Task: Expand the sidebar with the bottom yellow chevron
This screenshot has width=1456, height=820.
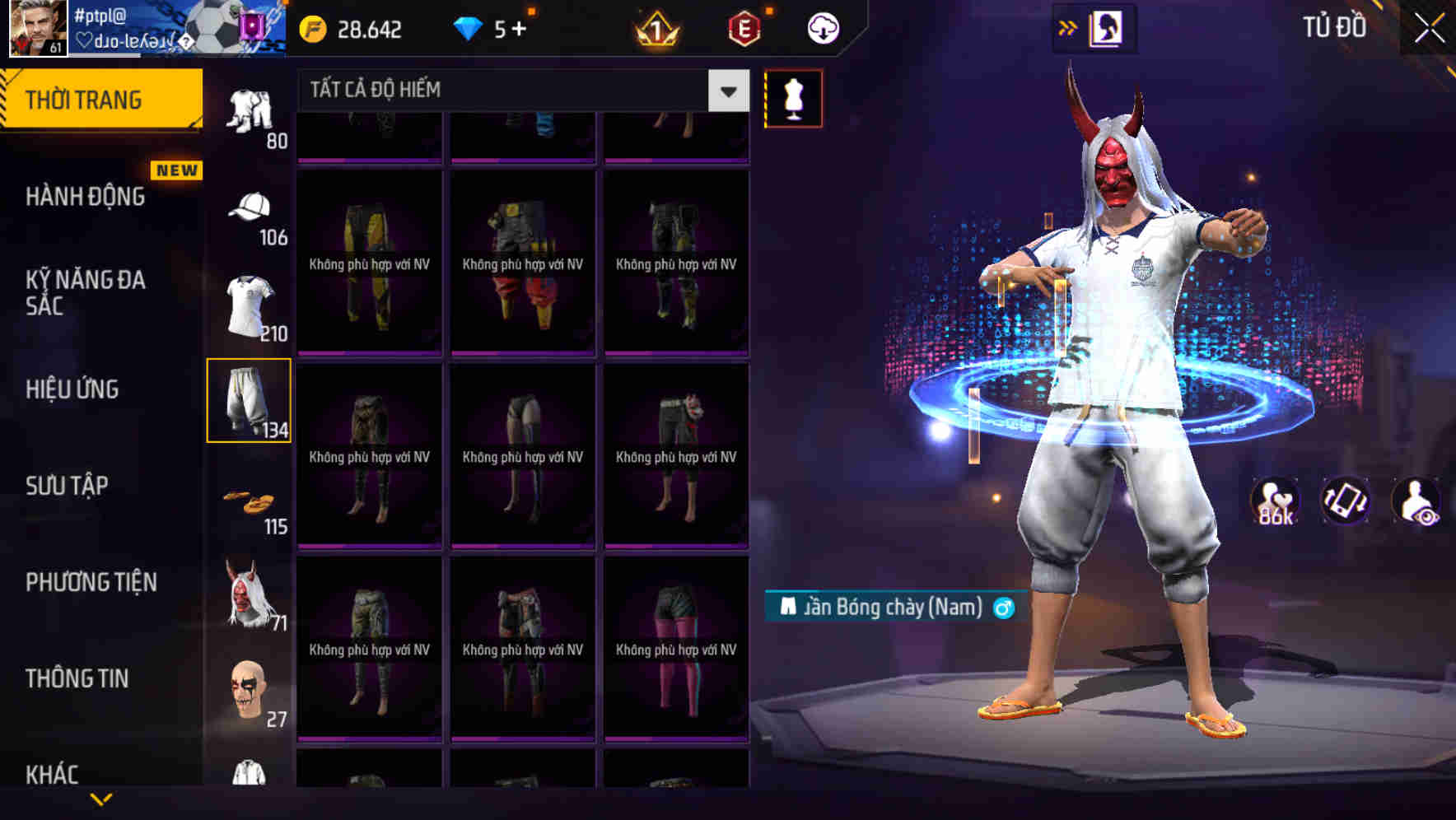Action: 101,798
